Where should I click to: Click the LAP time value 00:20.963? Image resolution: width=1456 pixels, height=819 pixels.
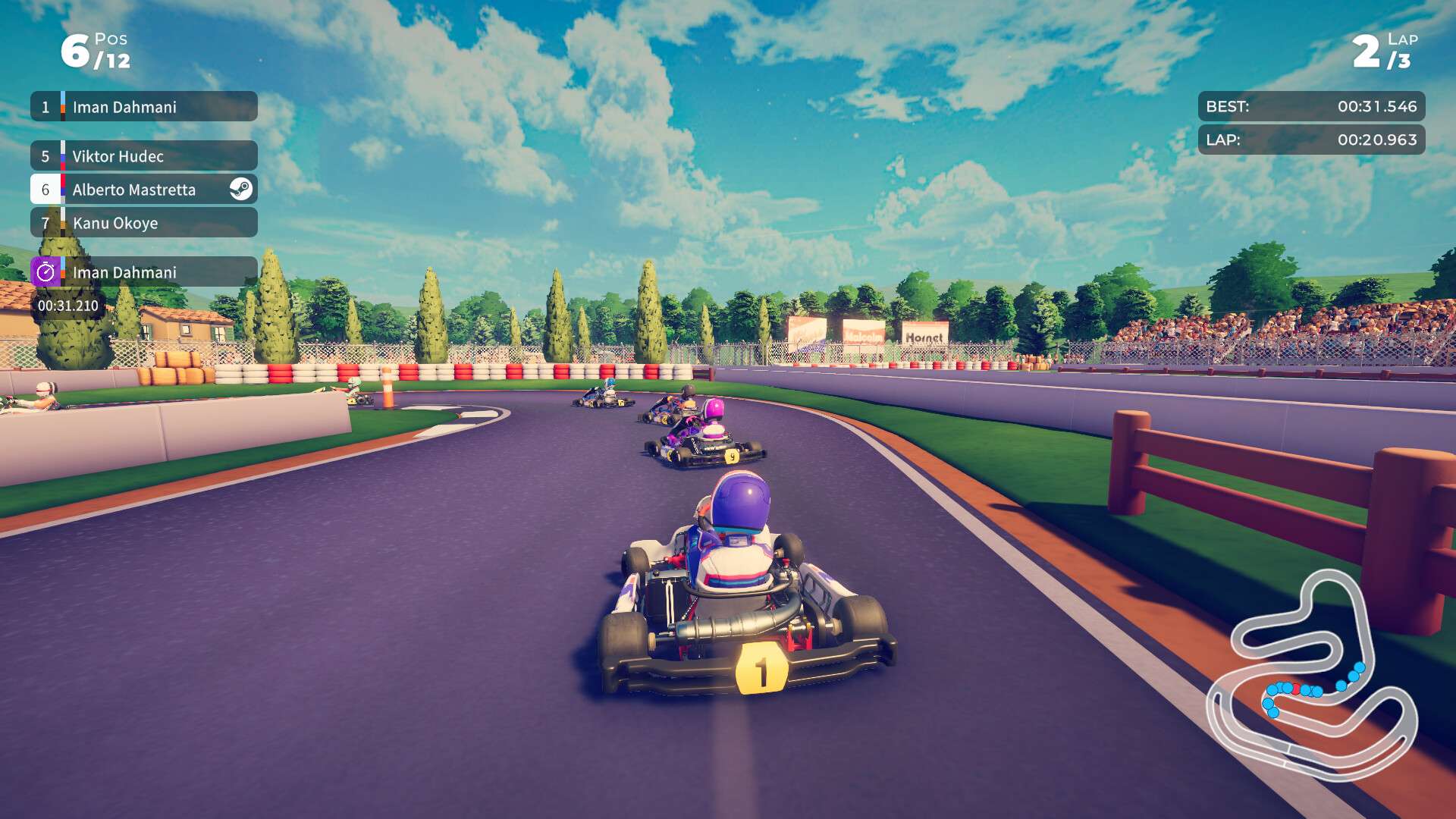[1376, 140]
